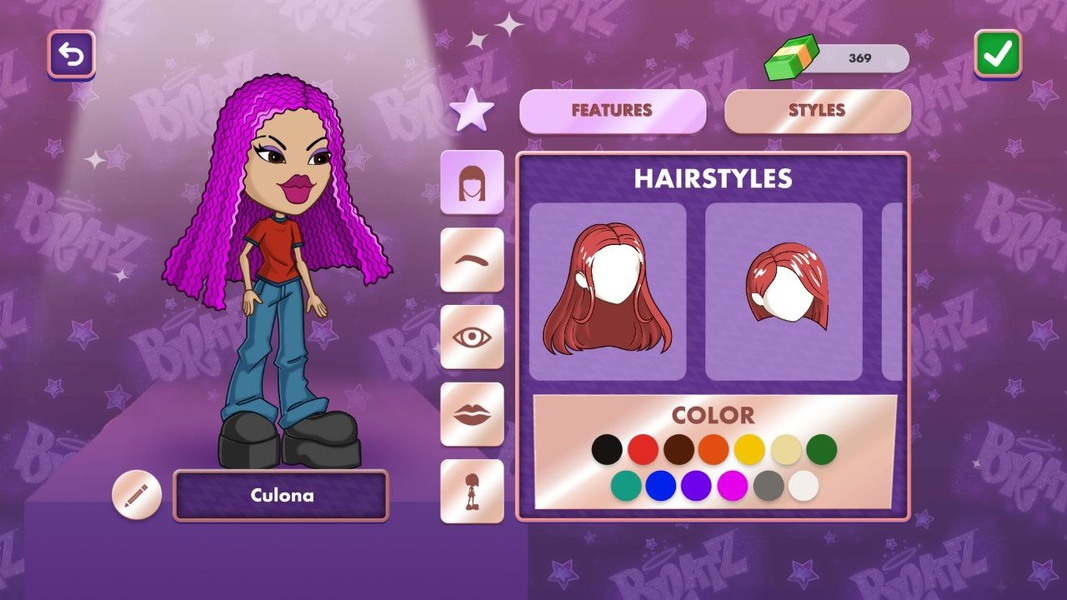
Task: Open the eye category
Action: pyautogui.click(x=472, y=337)
